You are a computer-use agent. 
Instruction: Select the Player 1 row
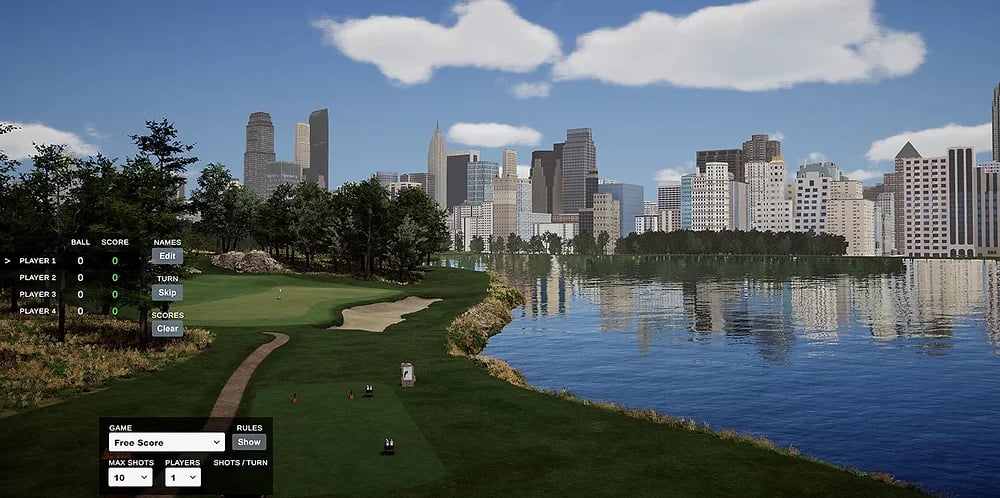pos(38,261)
